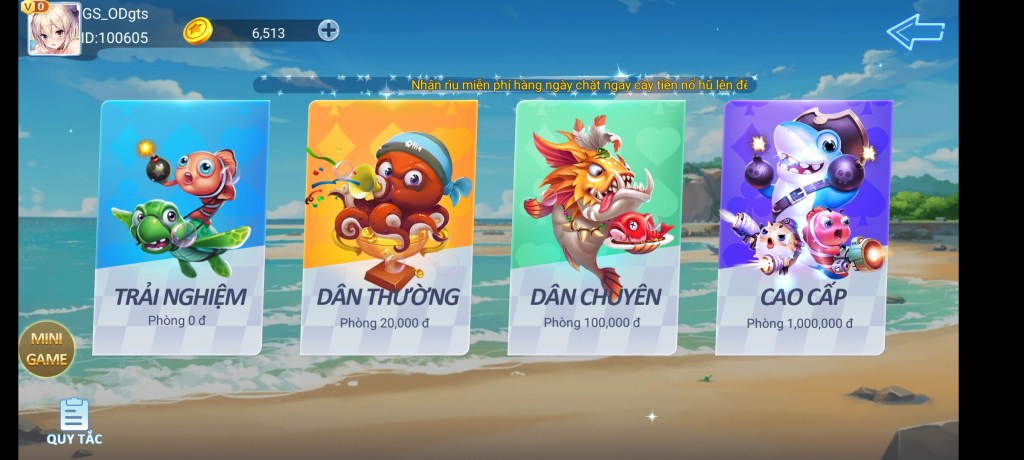Open the MINI GAME button
Viewport: 1024px width, 460px height.
coord(46,350)
